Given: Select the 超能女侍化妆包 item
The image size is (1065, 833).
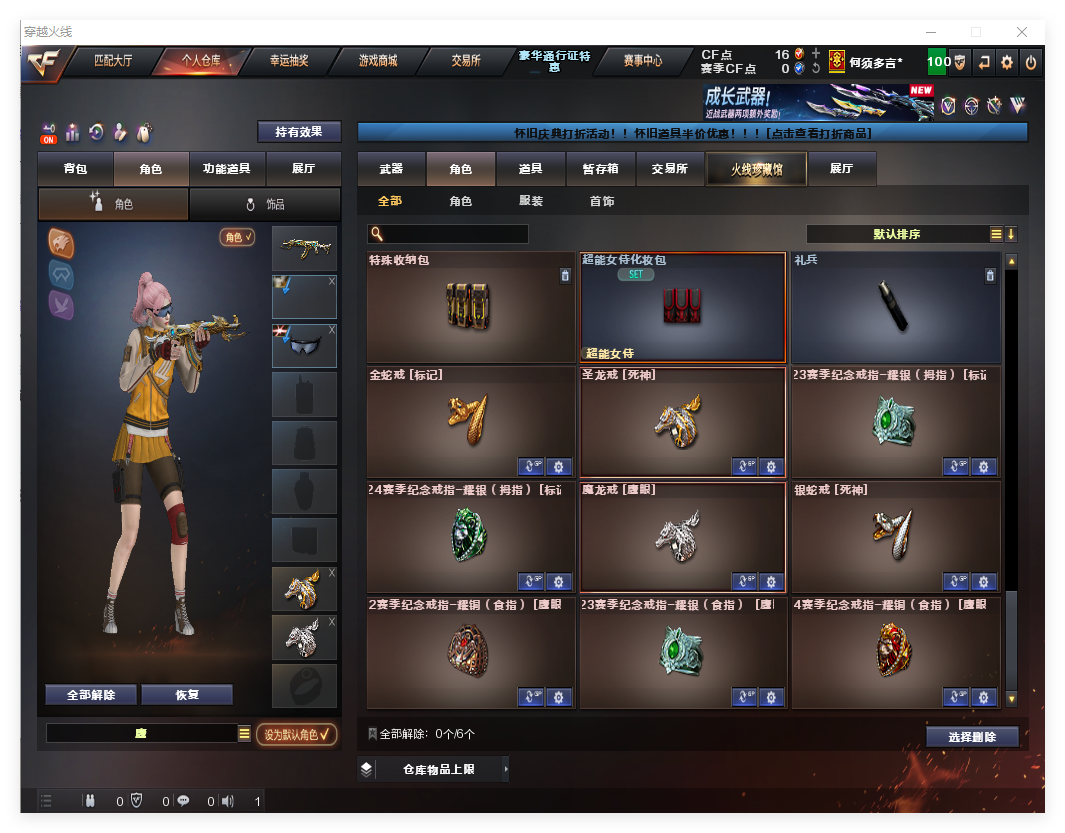Looking at the screenshot, I should 682,306.
